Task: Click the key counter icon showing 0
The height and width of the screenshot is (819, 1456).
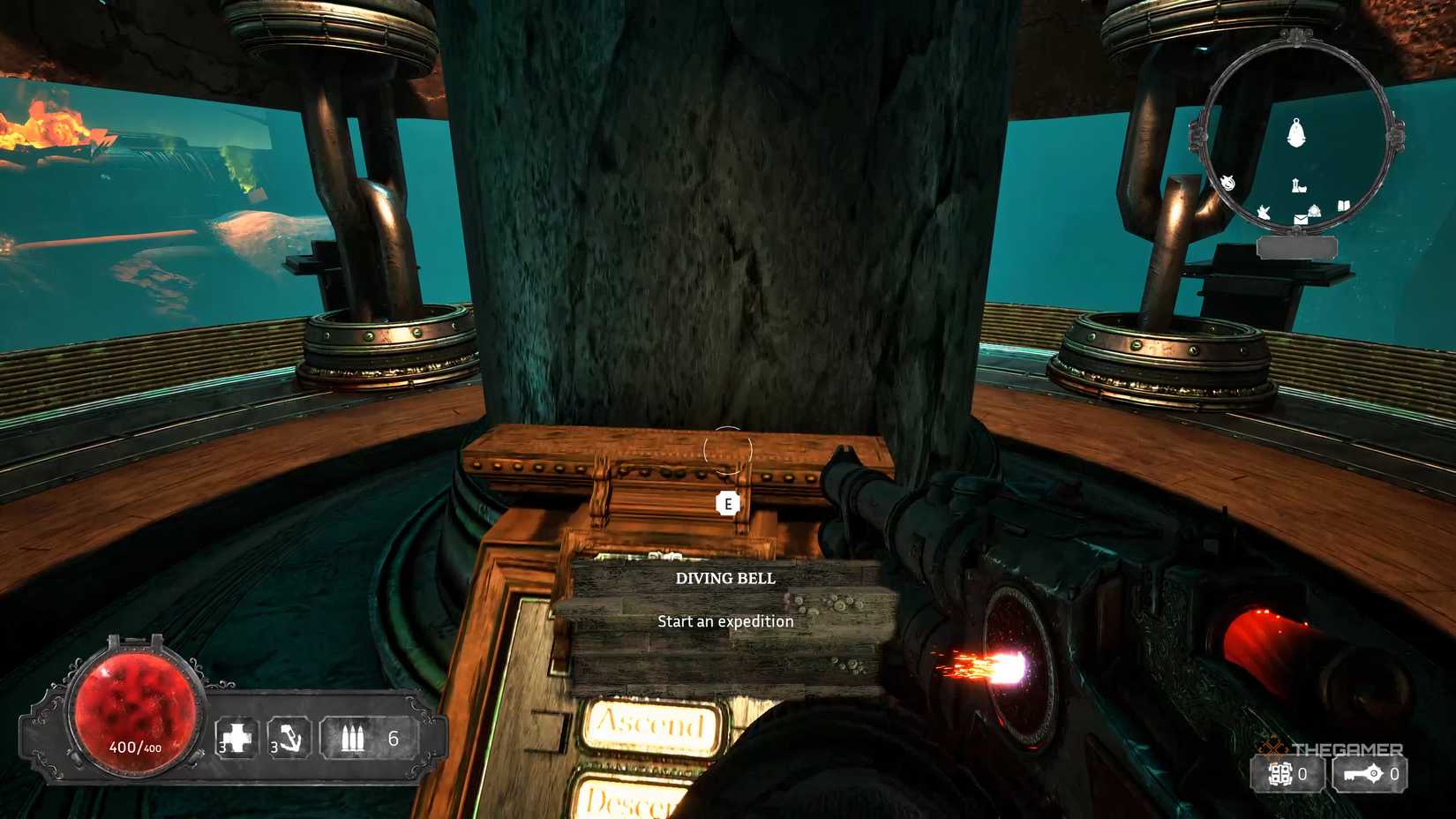Action: [1362, 774]
